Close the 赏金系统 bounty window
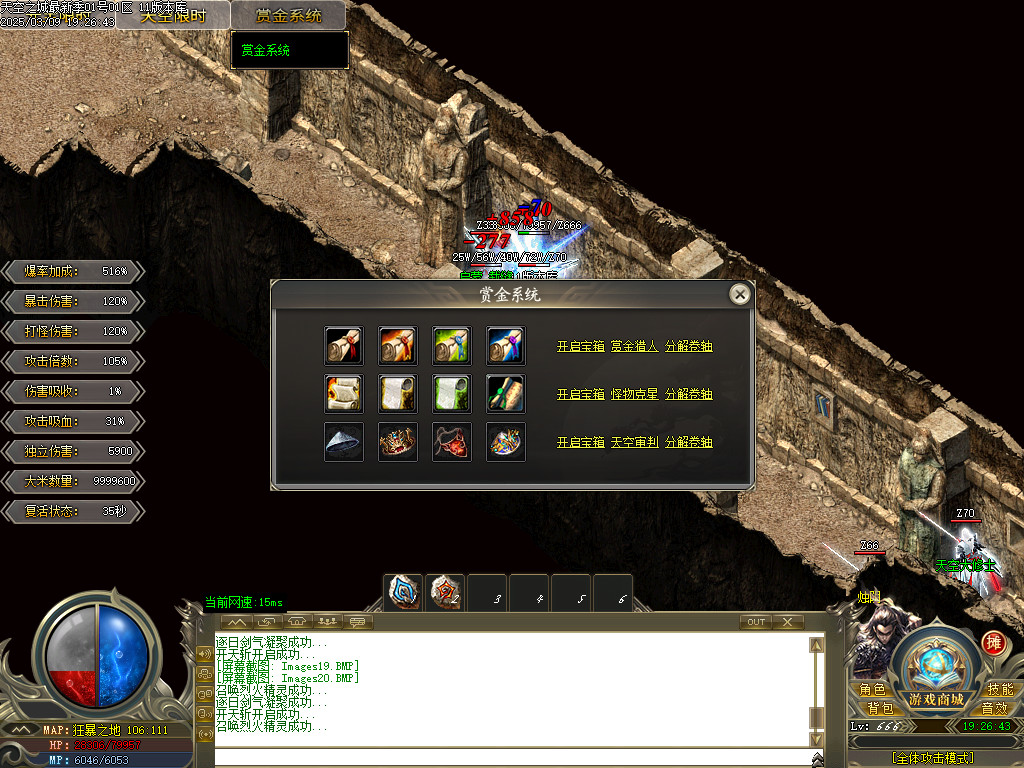Image resolution: width=1024 pixels, height=768 pixels. tap(739, 294)
